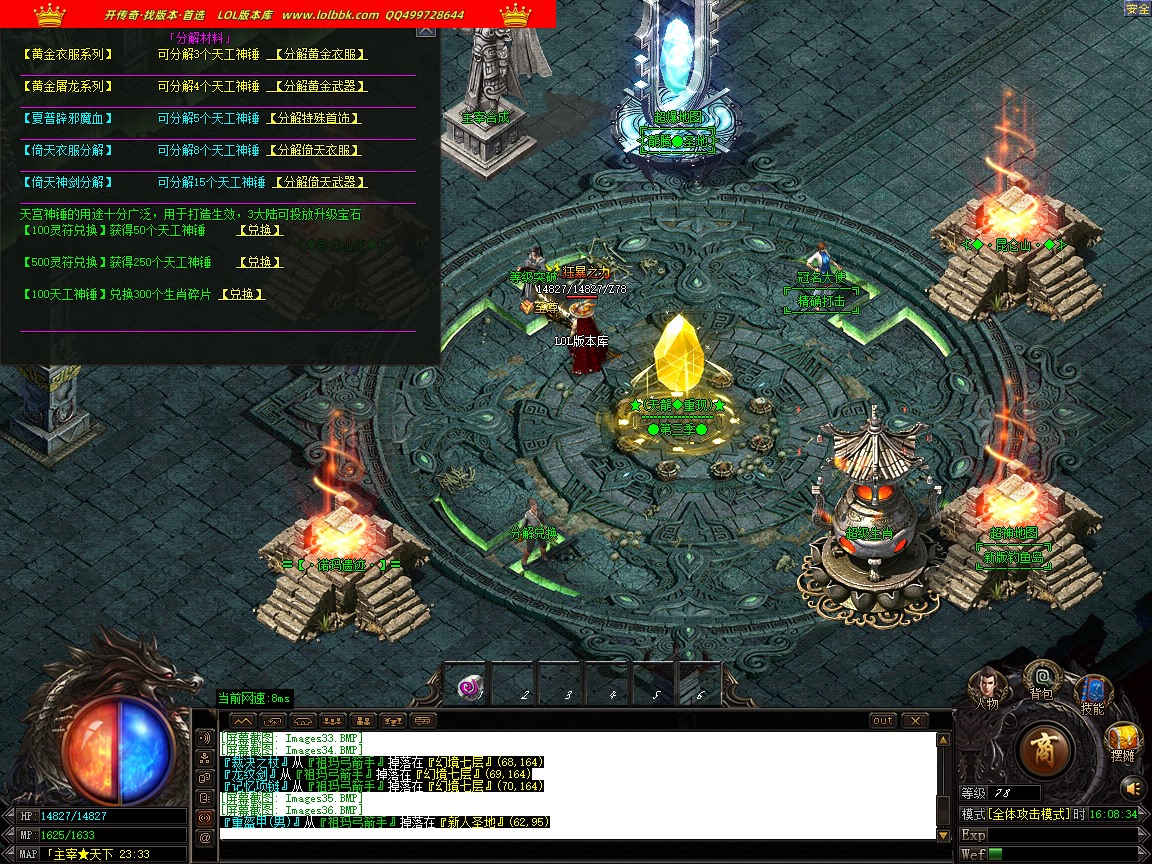The height and width of the screenshot is (864, 1152).
Task: Open the 人物 character panel
Action: point(987,687)
